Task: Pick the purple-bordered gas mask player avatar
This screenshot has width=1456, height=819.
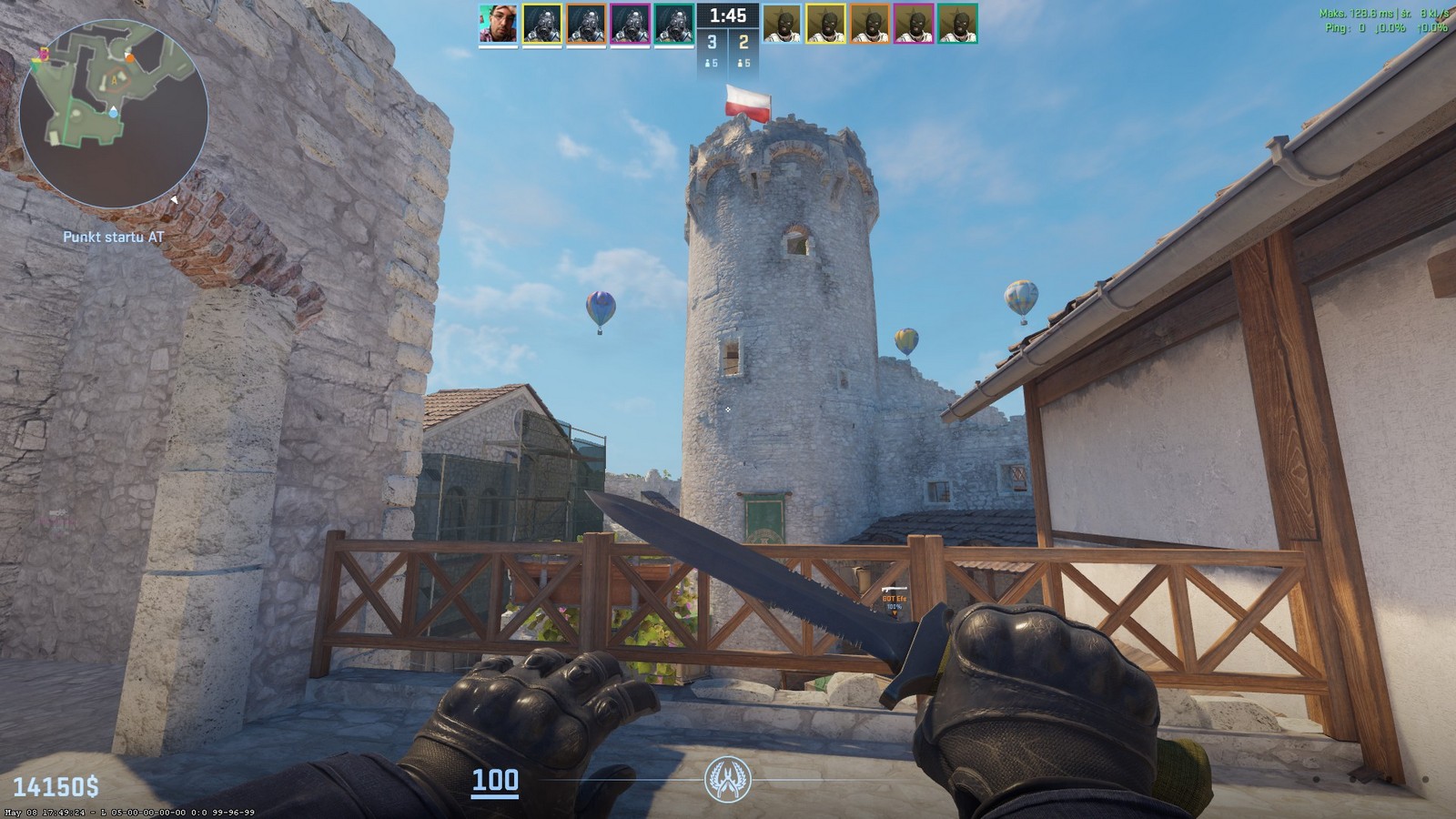Action: [x=630, y=25]
